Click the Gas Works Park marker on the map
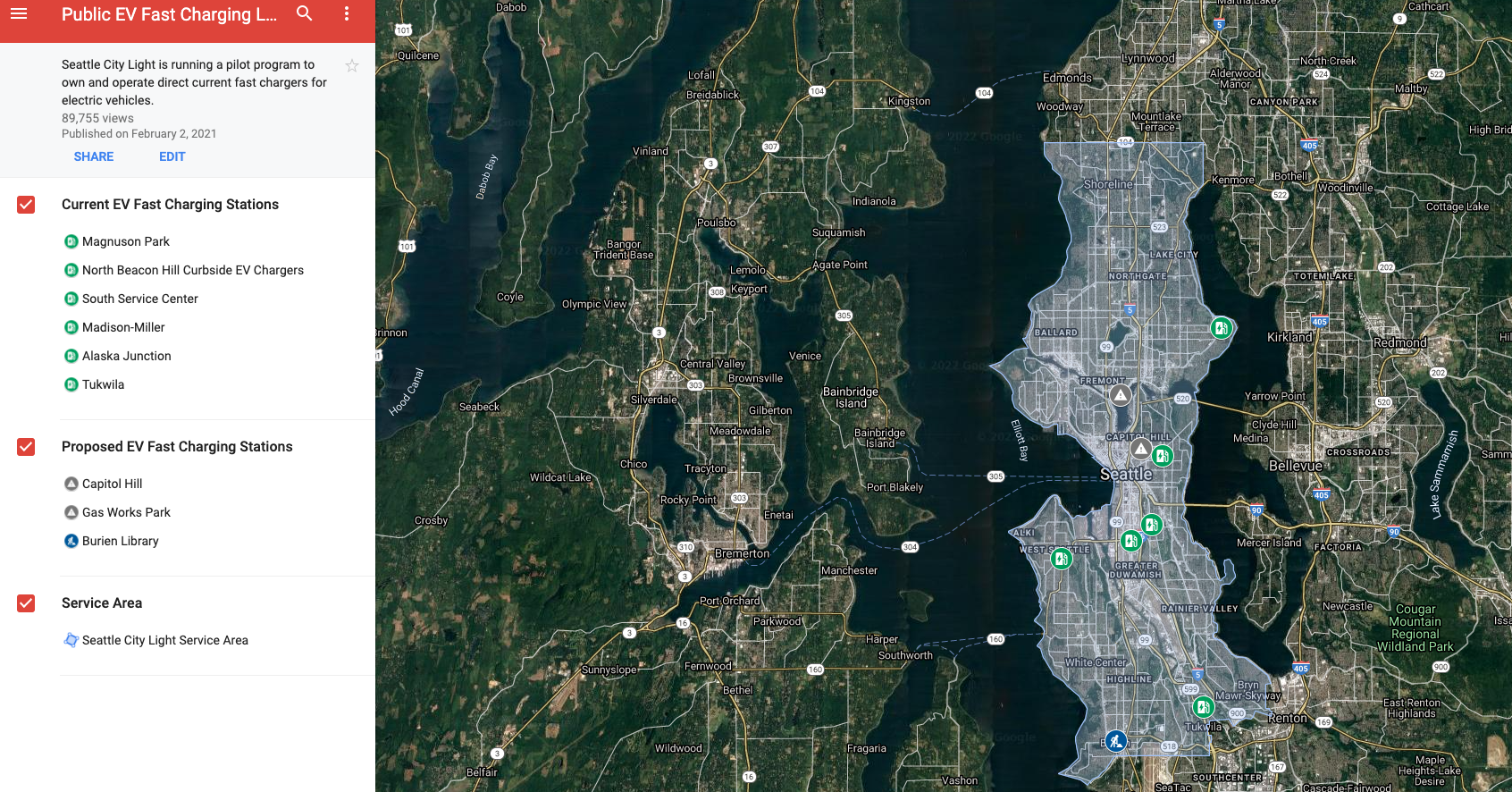The width and height of the screenshot is (1512, 792). (x=1121, y=394)
